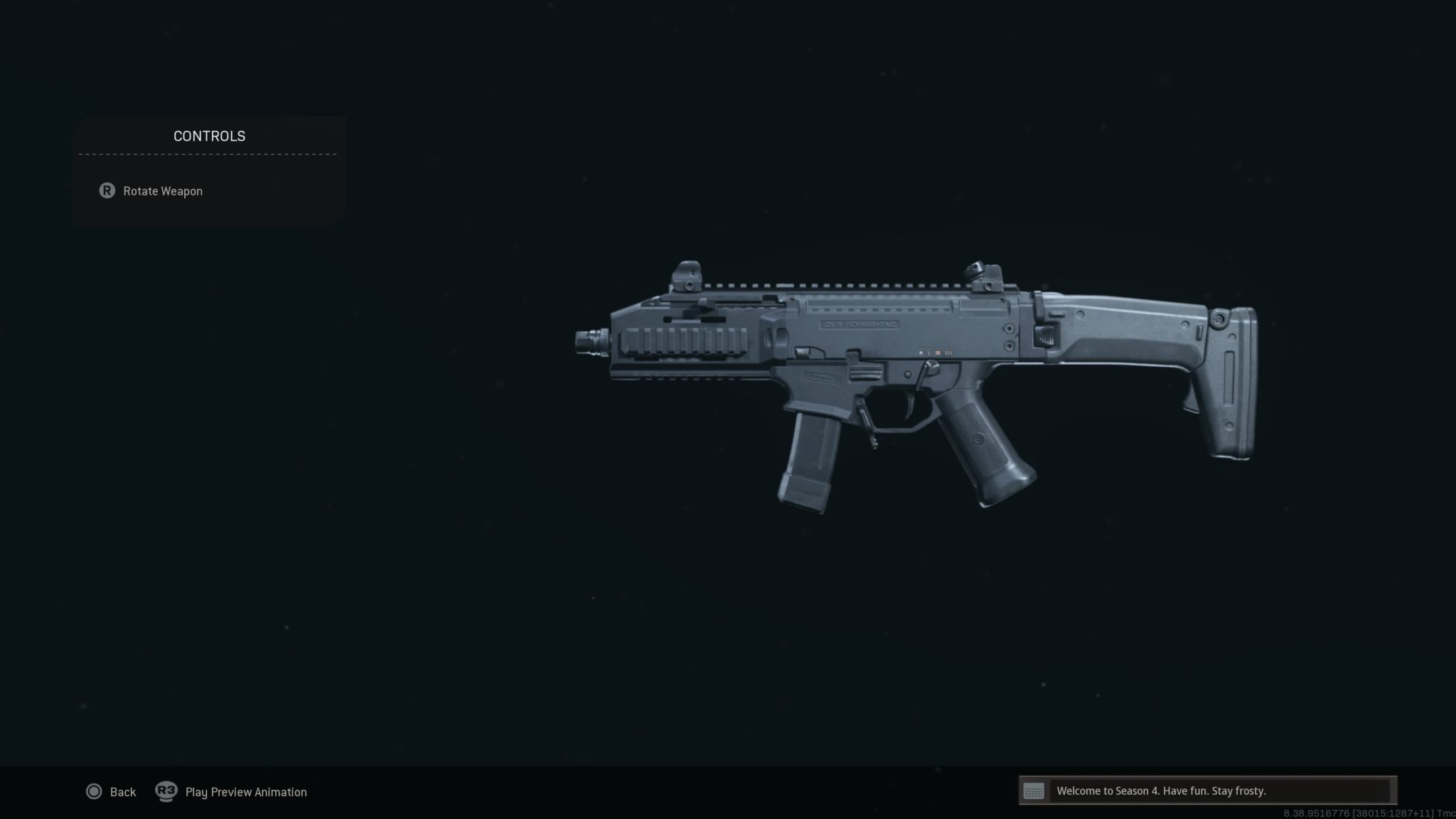Select the circle button icon next to Back
The width and height of the screenshot is (1456, 819).
pos(93,791)
